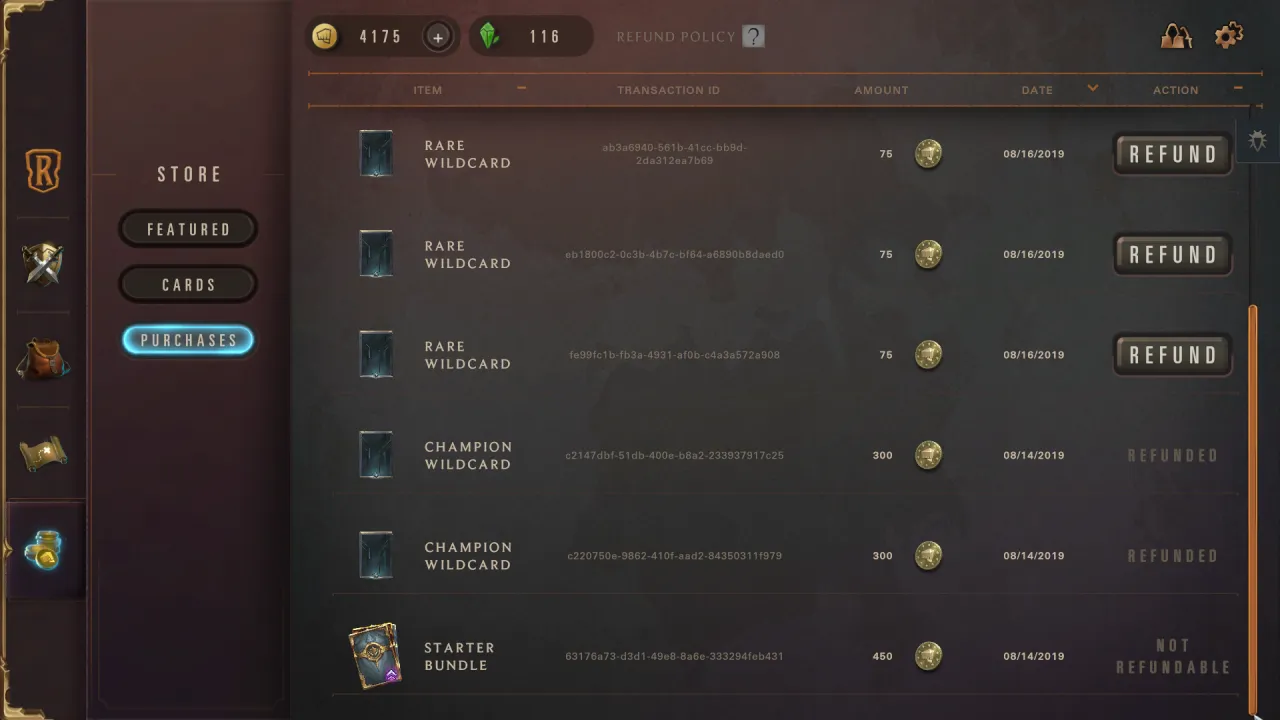The width and height of the screenshot is (1280, 720).
Task: Click the scroll quests icon in sidebar
Action: [x=41, y=455]
